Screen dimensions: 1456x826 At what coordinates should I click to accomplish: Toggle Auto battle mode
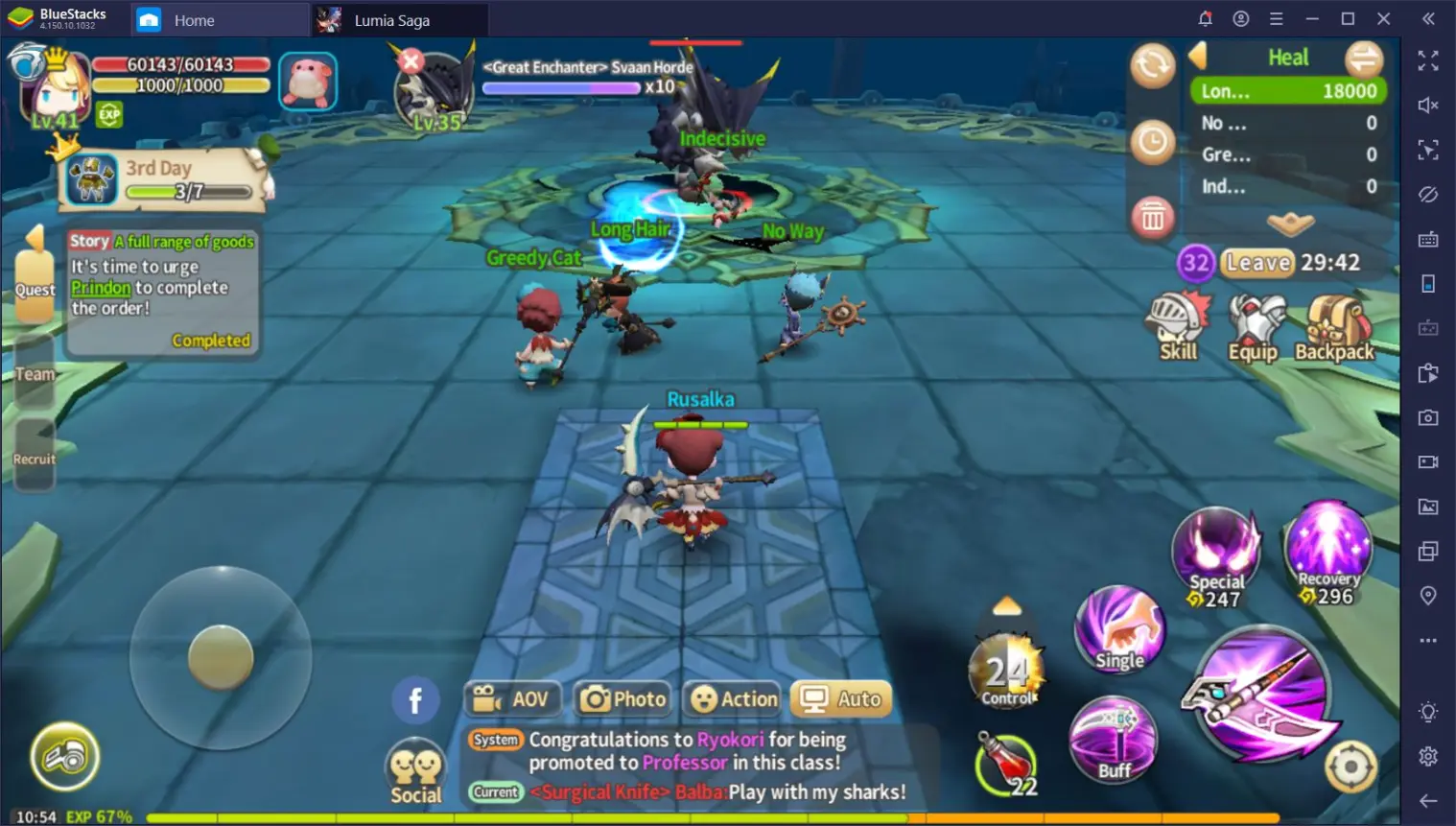coord(840,698)
